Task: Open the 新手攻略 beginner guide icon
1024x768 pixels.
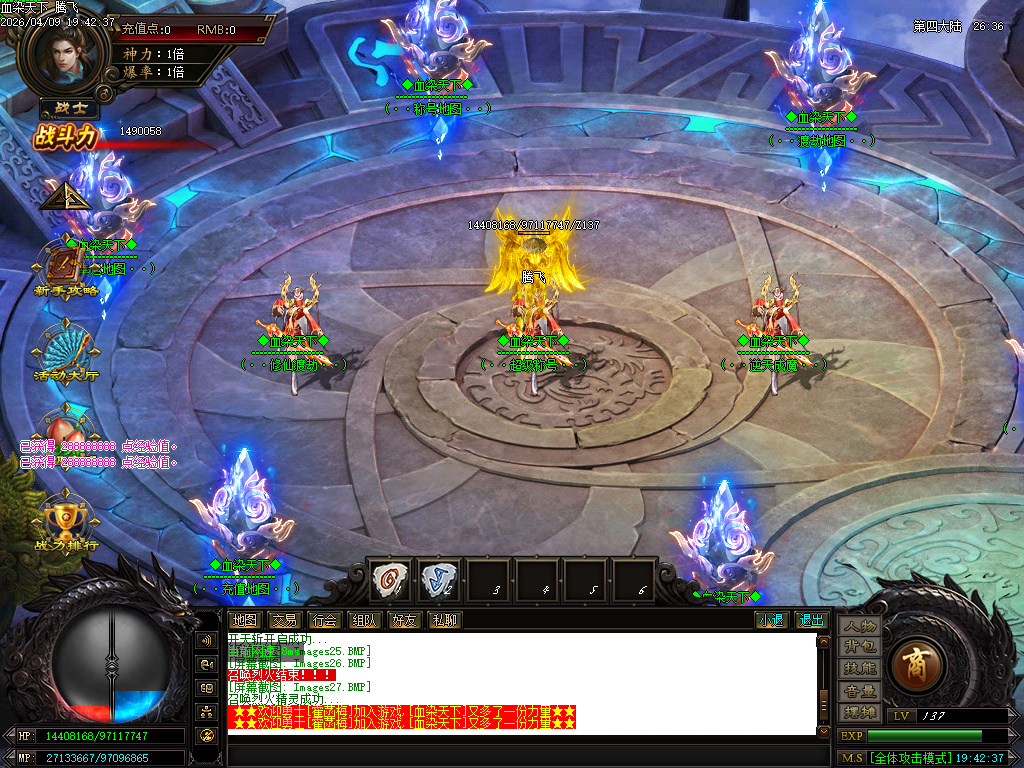Action: (x=67, y=268)
